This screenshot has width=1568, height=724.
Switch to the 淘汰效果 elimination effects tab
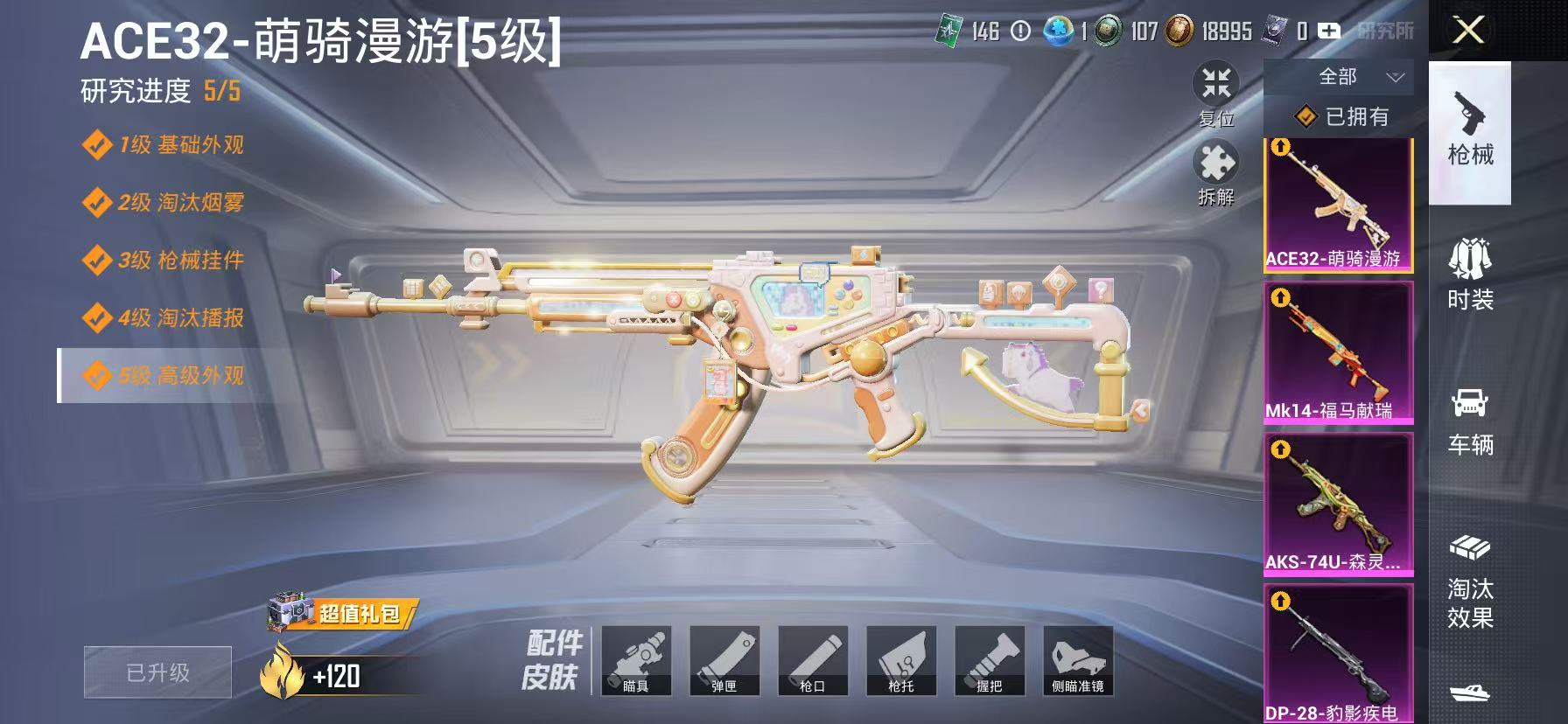click(1470, 573)
